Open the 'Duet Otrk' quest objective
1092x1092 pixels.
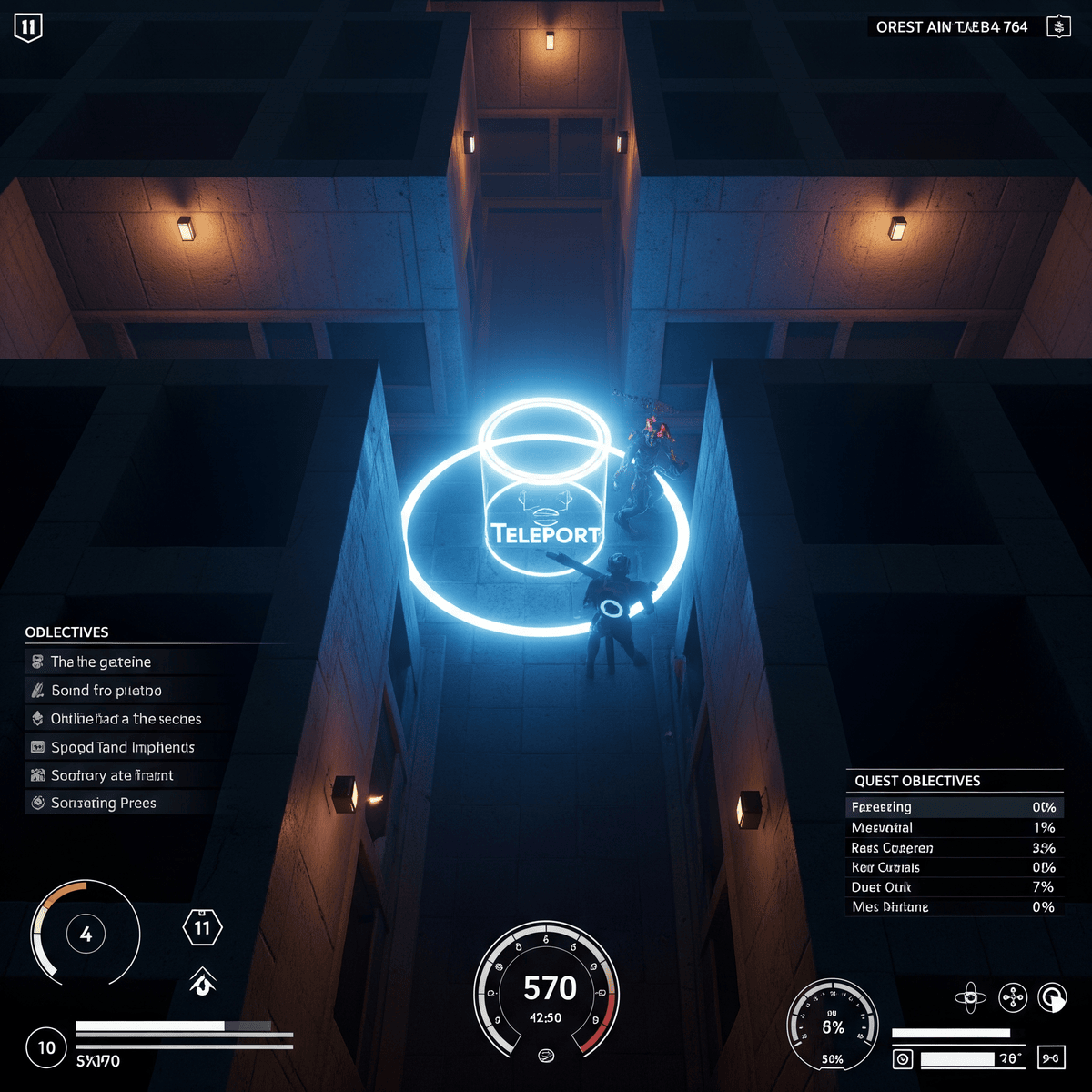(954, 887)
